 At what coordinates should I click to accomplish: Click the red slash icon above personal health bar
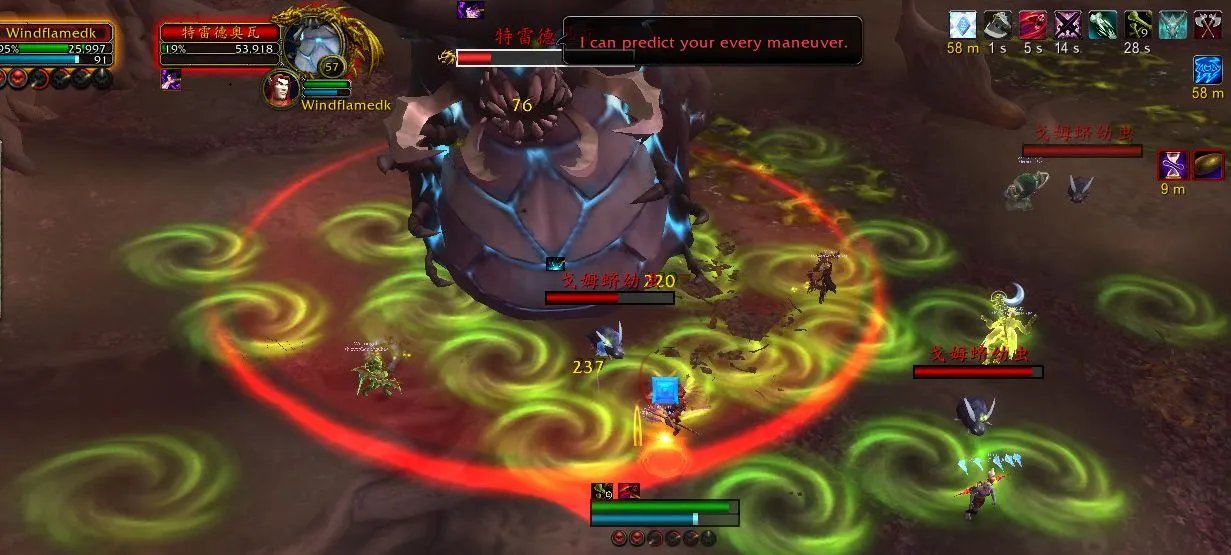coord(629,490)
